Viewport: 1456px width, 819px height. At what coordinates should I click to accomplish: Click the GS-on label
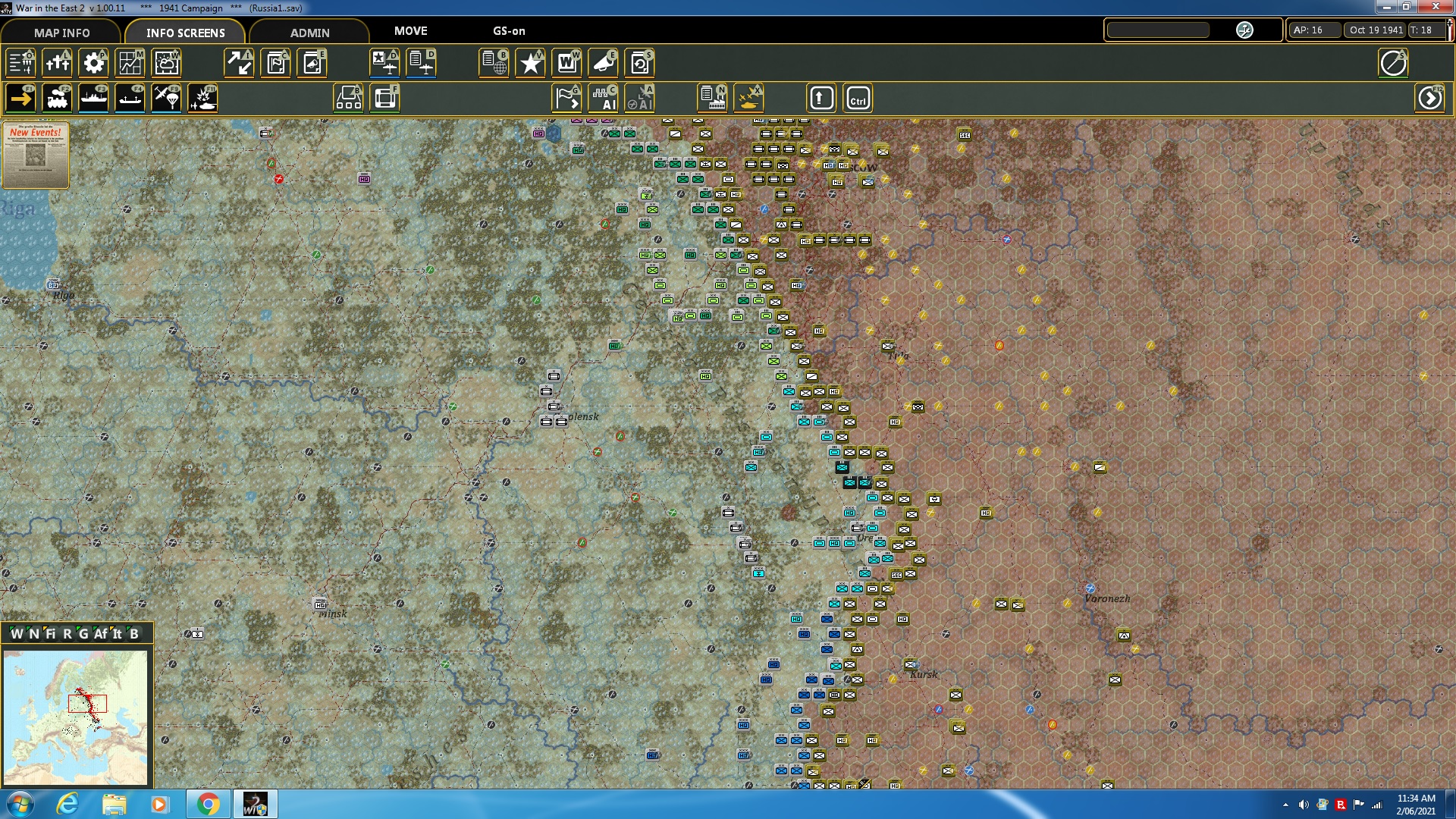click(507, 32)
